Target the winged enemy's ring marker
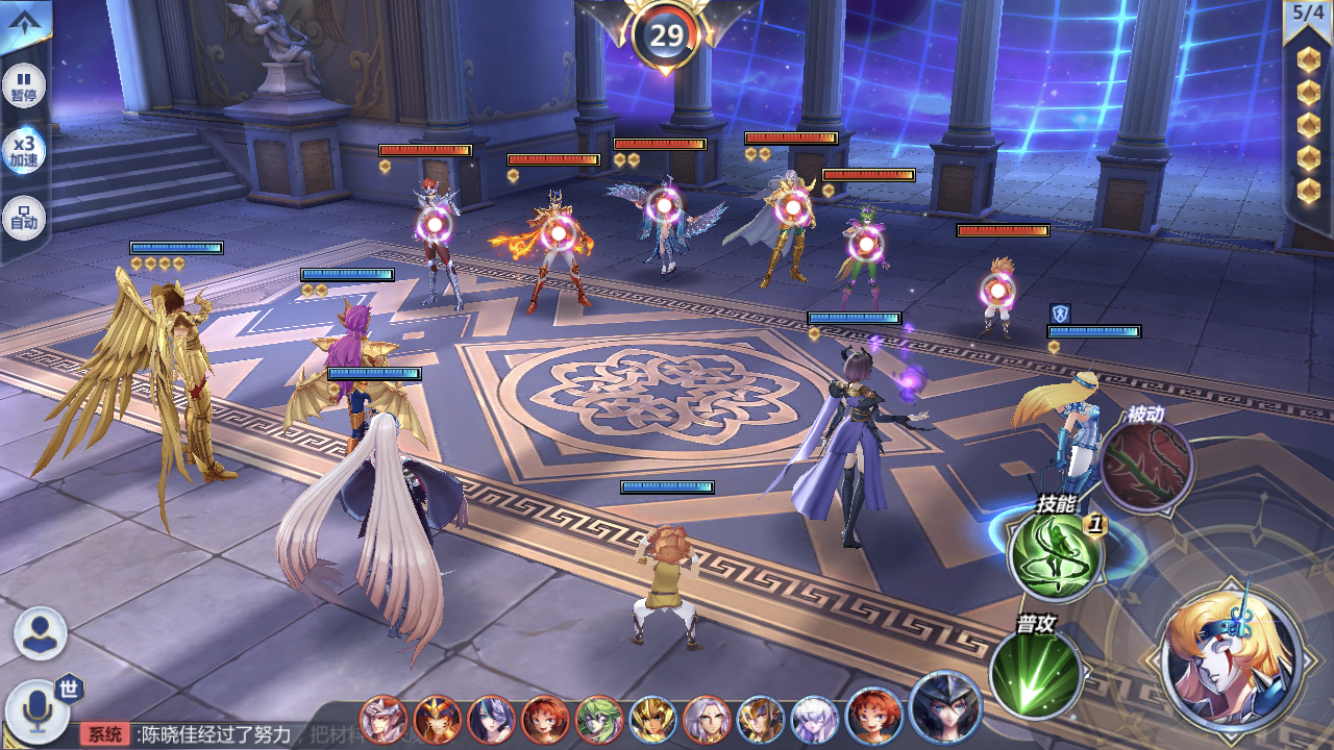The height and width of the screenshot is (750, 1334). 663,207
